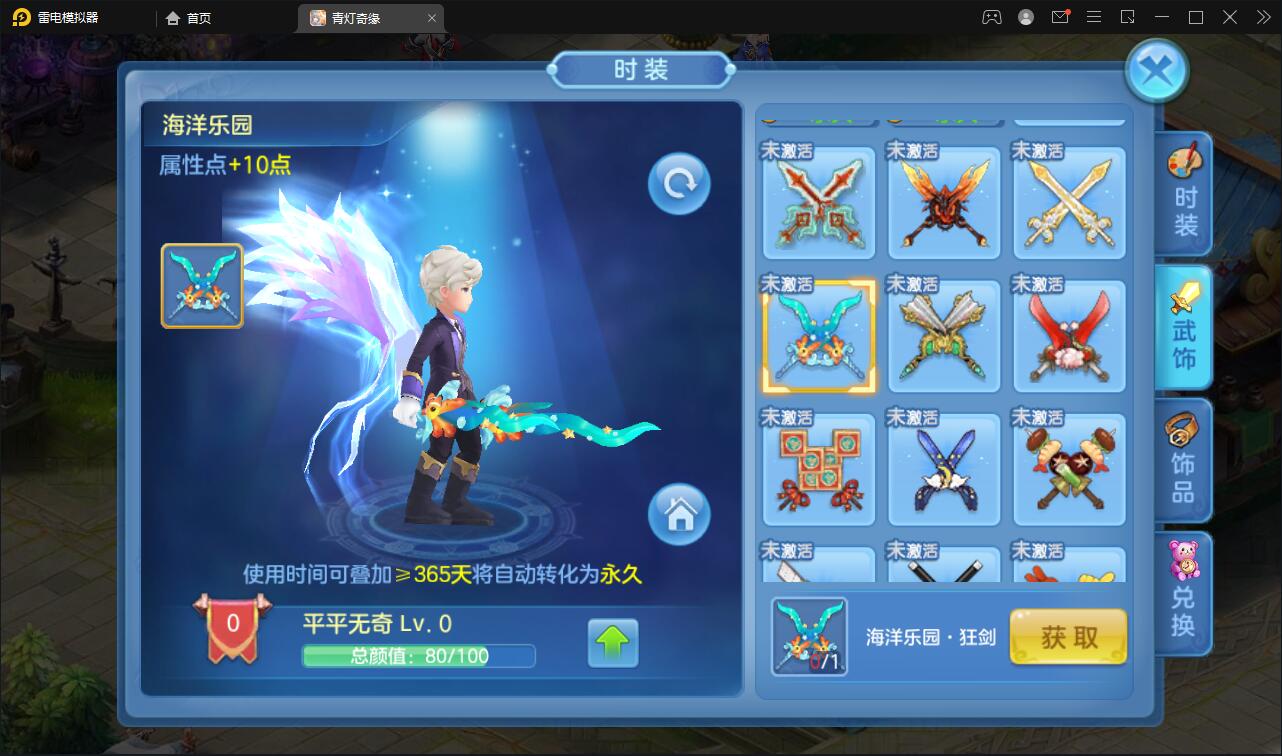Screen dimensions: 1282x756
Task: Click the 总颜值 80/100 progress bar
Action: [x=419, y=656]
